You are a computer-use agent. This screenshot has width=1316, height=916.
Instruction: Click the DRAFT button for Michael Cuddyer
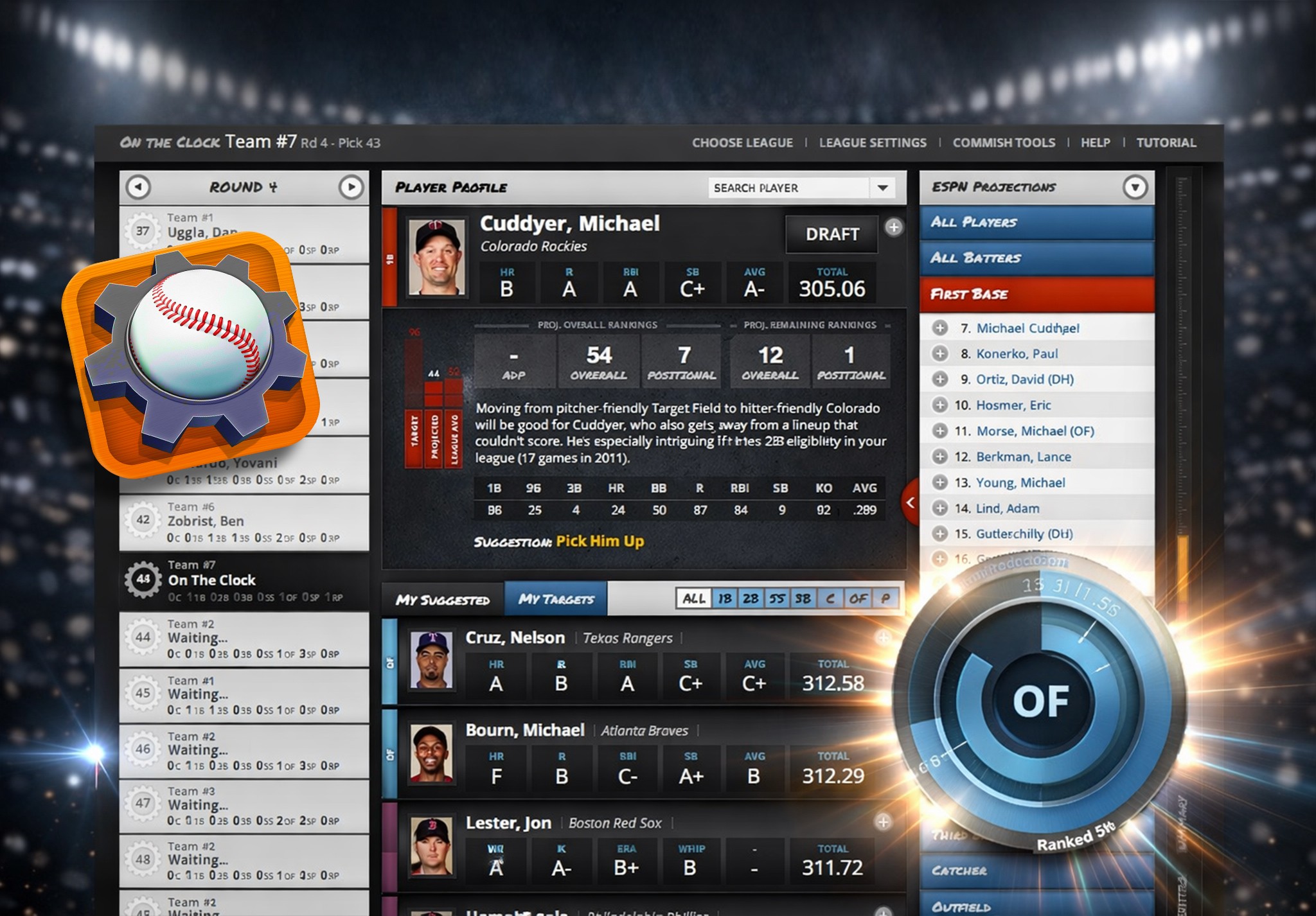coord(831,234)
